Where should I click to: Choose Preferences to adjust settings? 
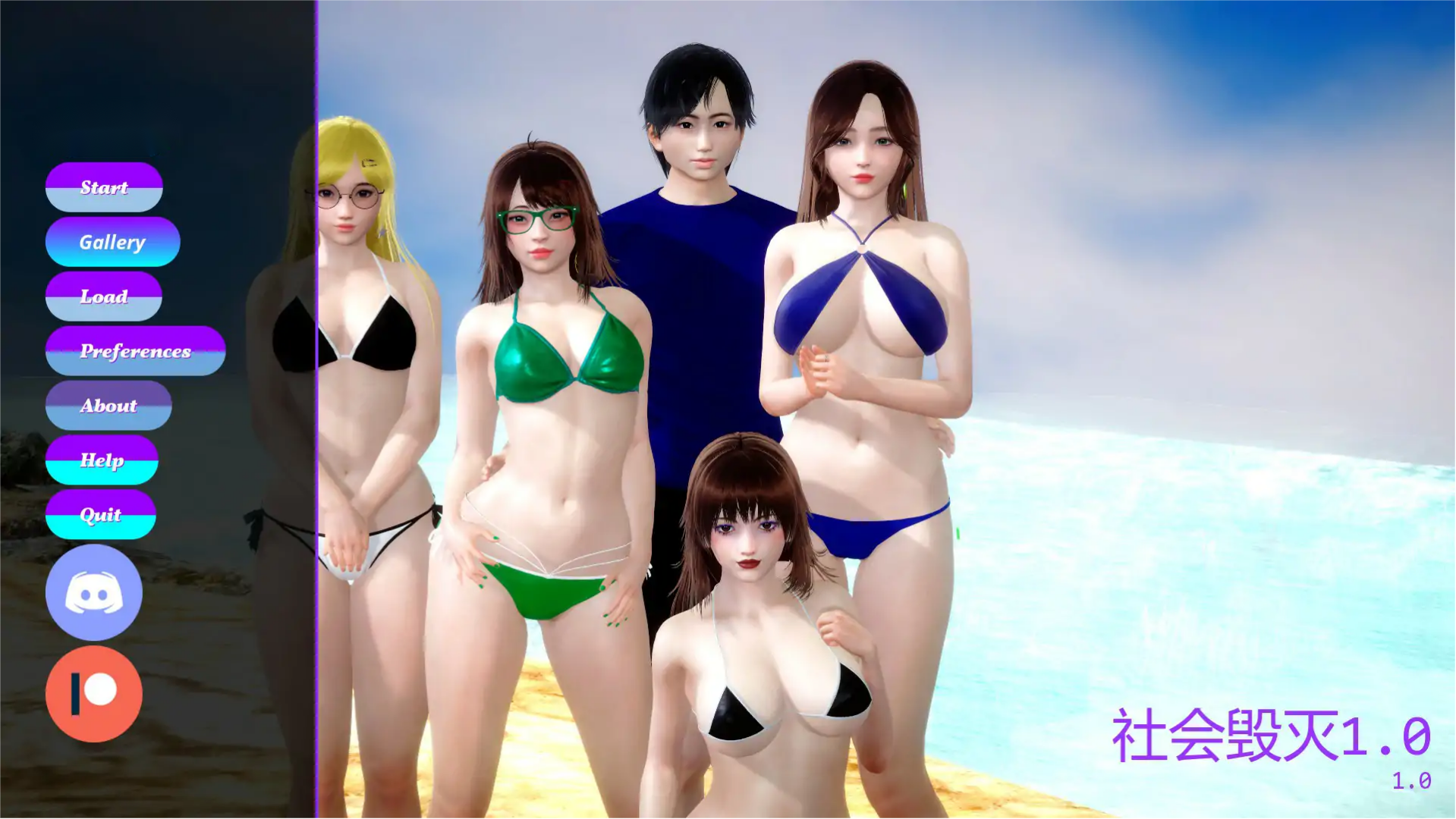tap(135, 351)
